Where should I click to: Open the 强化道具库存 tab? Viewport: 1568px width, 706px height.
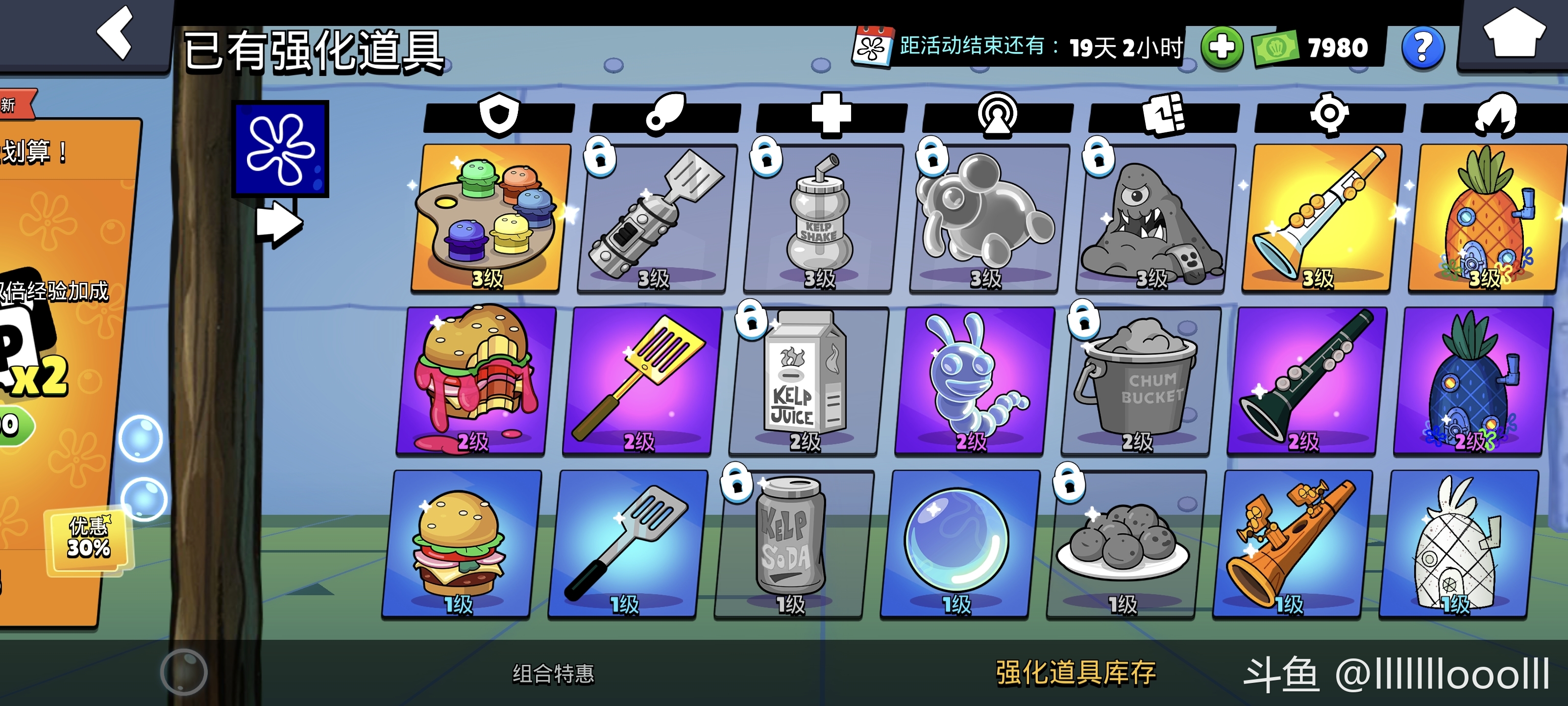1075,674
